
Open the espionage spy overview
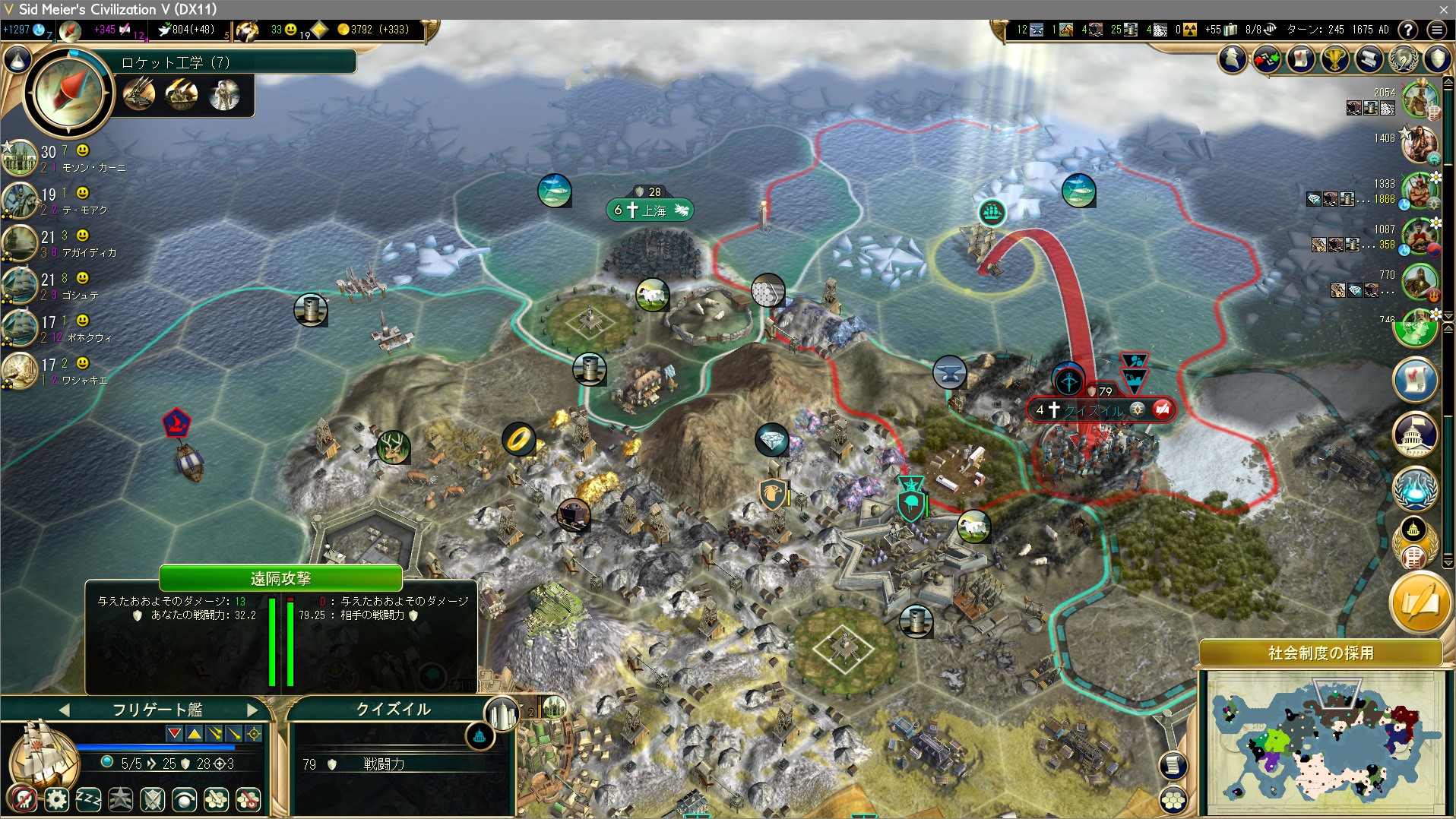tap(1233, 58)
